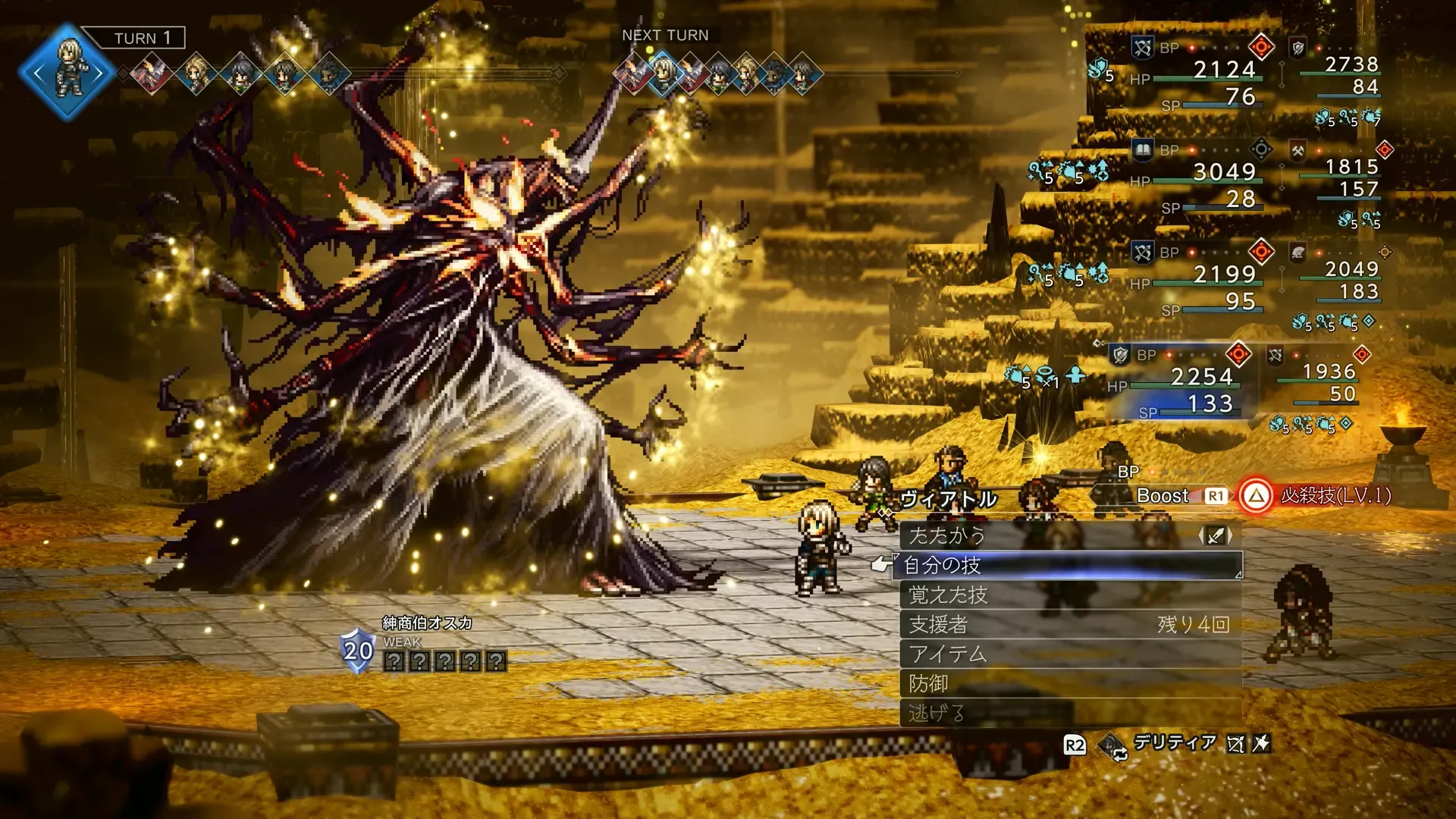The height and width of the screenshot is (819, 1456).
Task: Select the たたかう attack command
Action: 1069,536
